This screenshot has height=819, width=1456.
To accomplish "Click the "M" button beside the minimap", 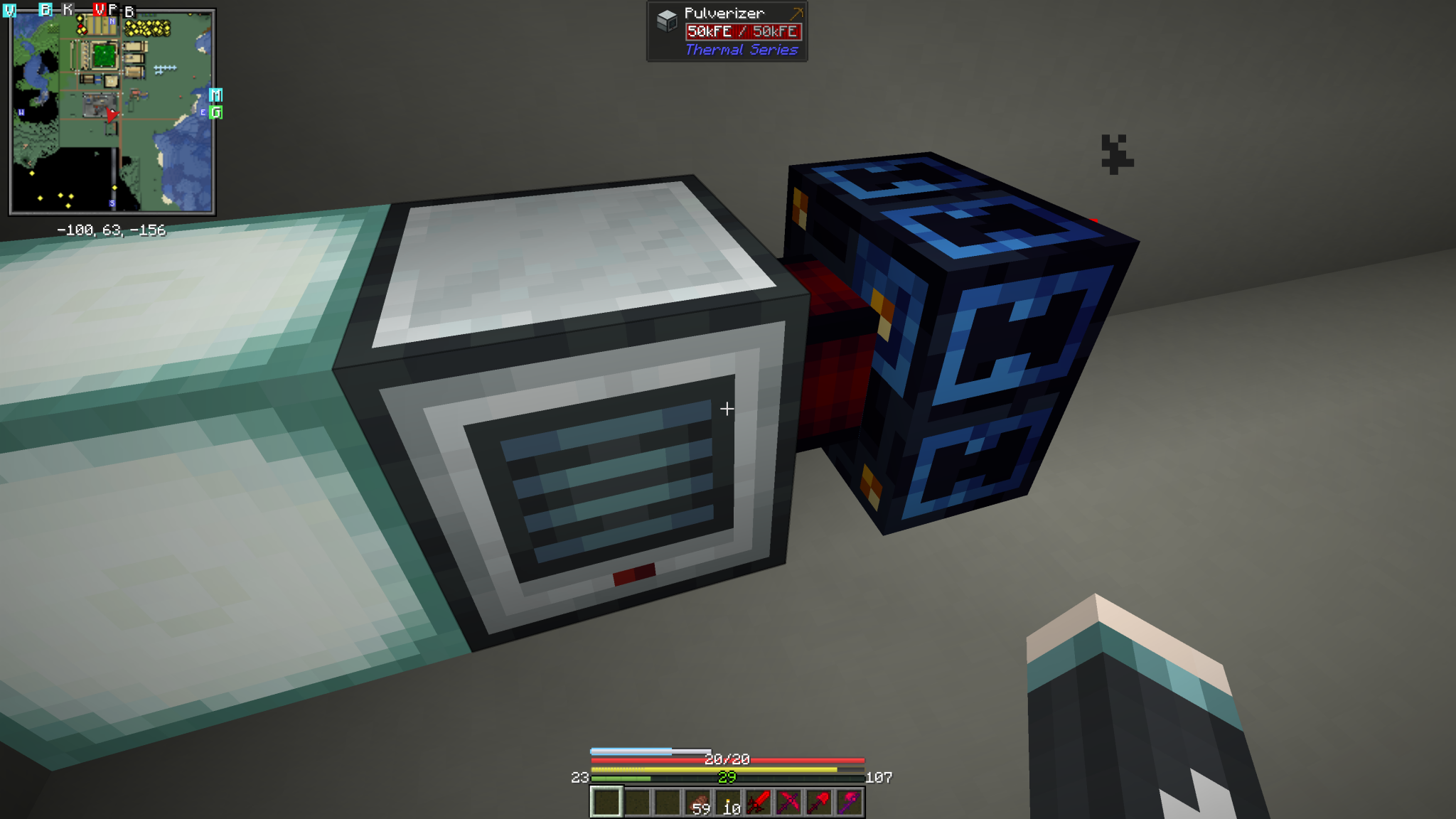I will click(x=215, y=95).
